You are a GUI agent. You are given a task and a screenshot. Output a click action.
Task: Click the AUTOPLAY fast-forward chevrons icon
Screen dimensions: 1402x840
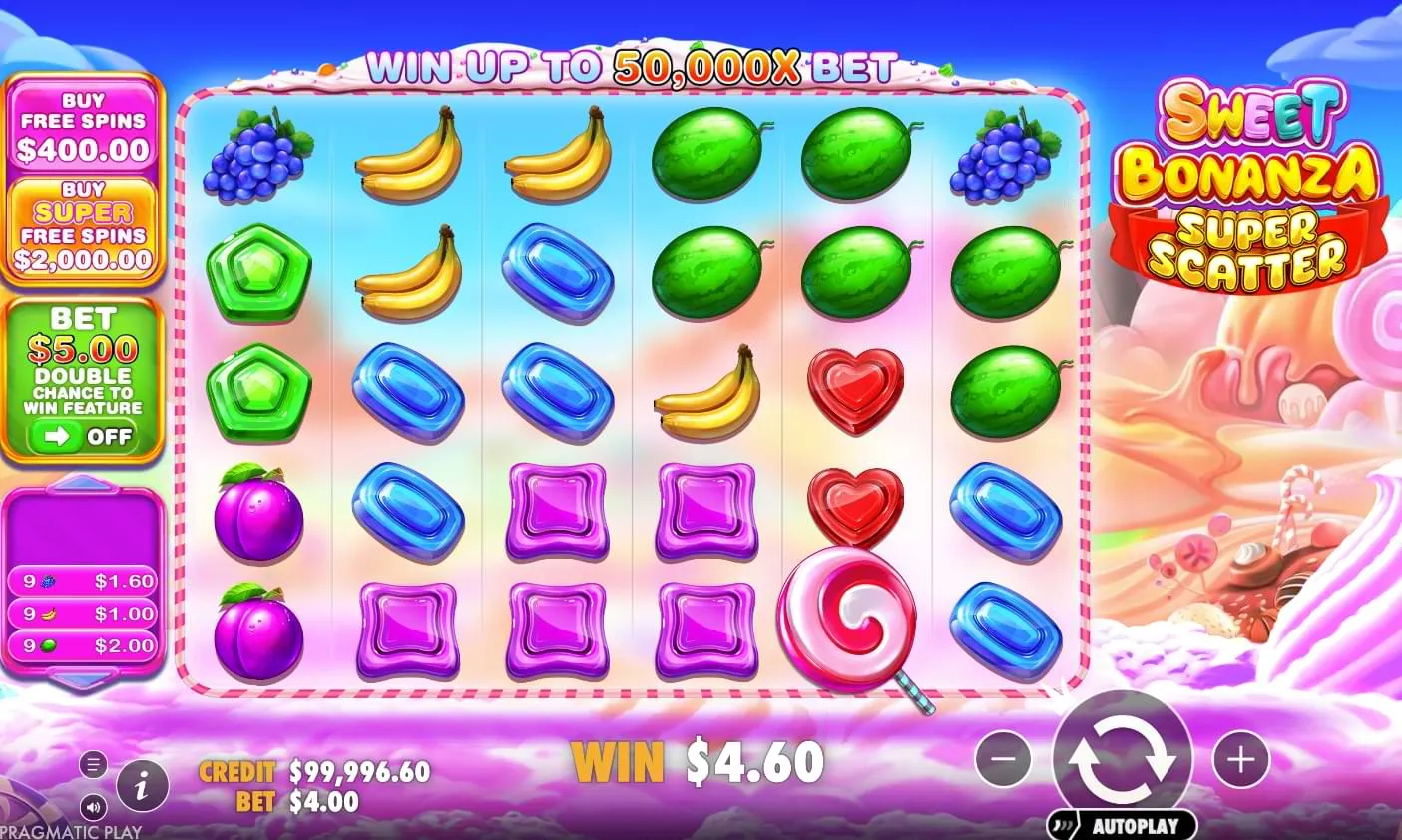click(x=1060, y=825)
